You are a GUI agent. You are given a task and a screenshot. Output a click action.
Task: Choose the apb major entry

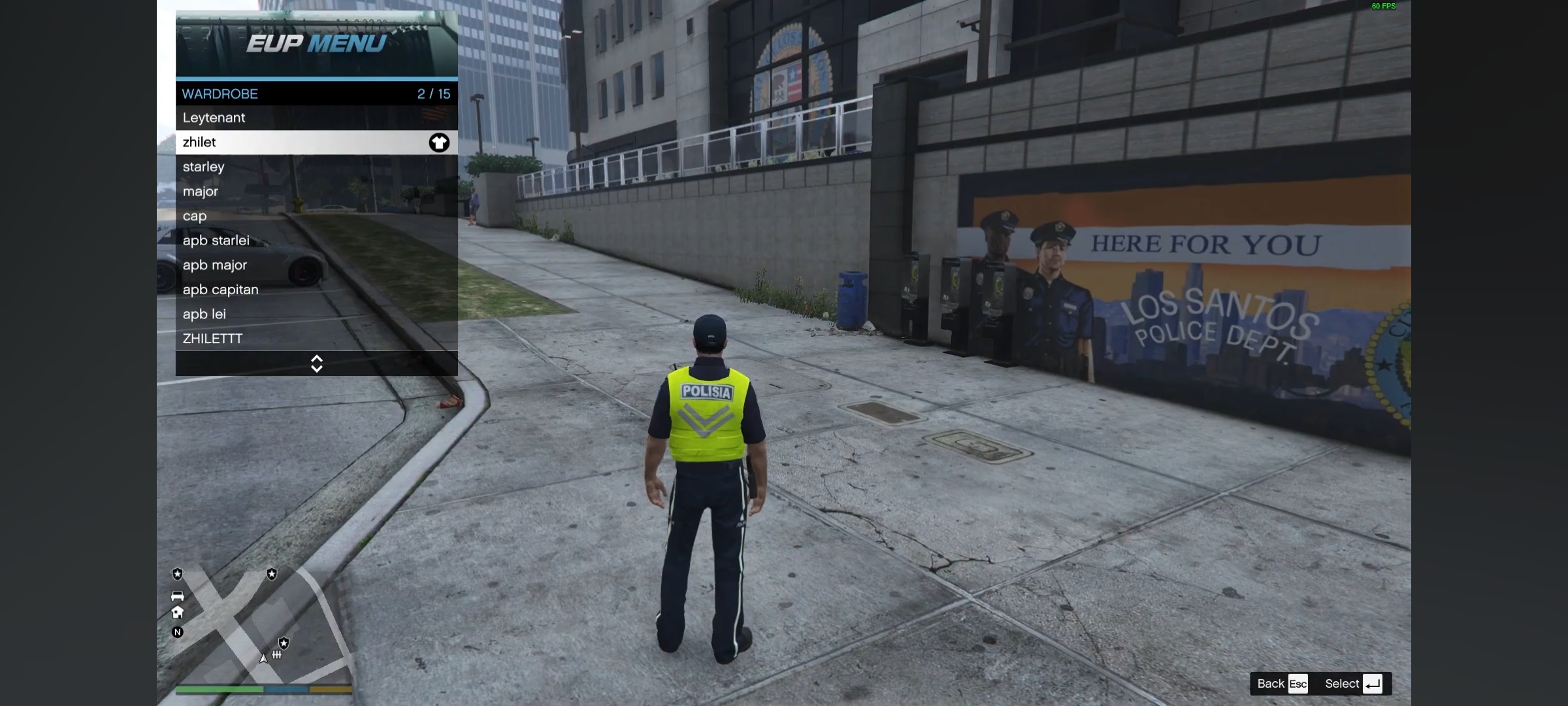click(316, 265)
